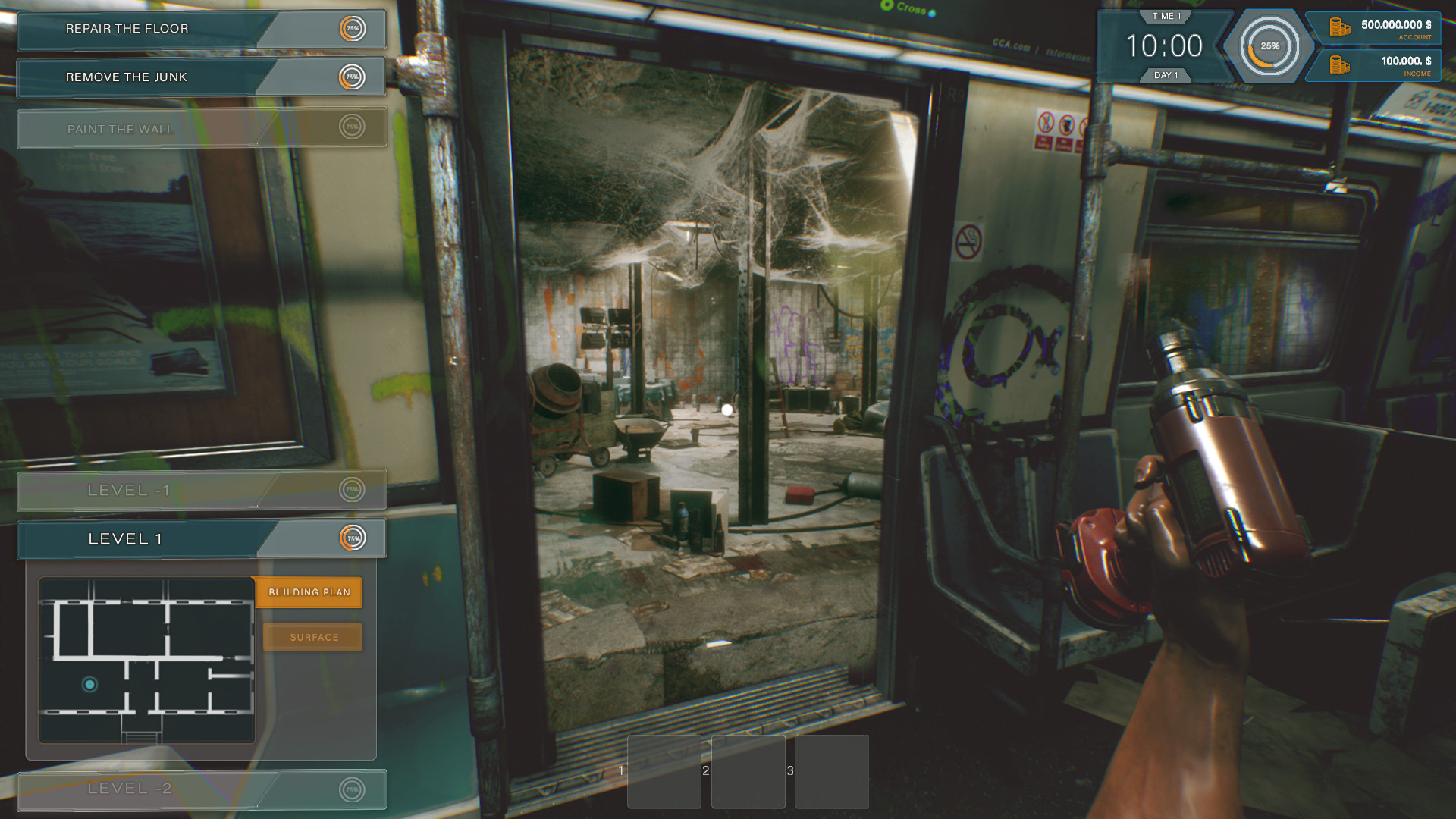
Task: Expand the Repair the Floor objective
Action: pyautogui.click(x=127, y=29)
